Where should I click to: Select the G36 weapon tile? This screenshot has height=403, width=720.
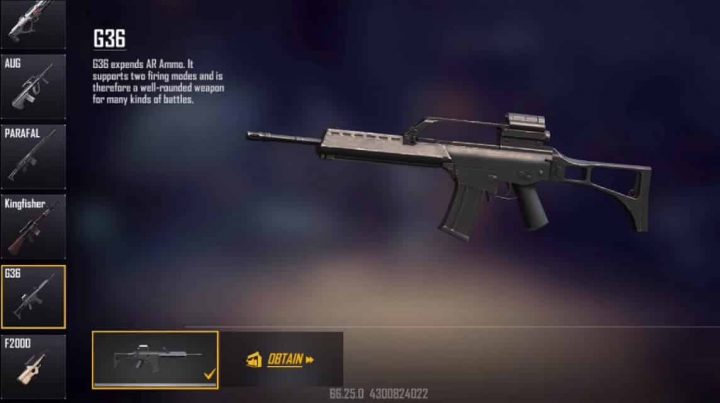(32, 297)
